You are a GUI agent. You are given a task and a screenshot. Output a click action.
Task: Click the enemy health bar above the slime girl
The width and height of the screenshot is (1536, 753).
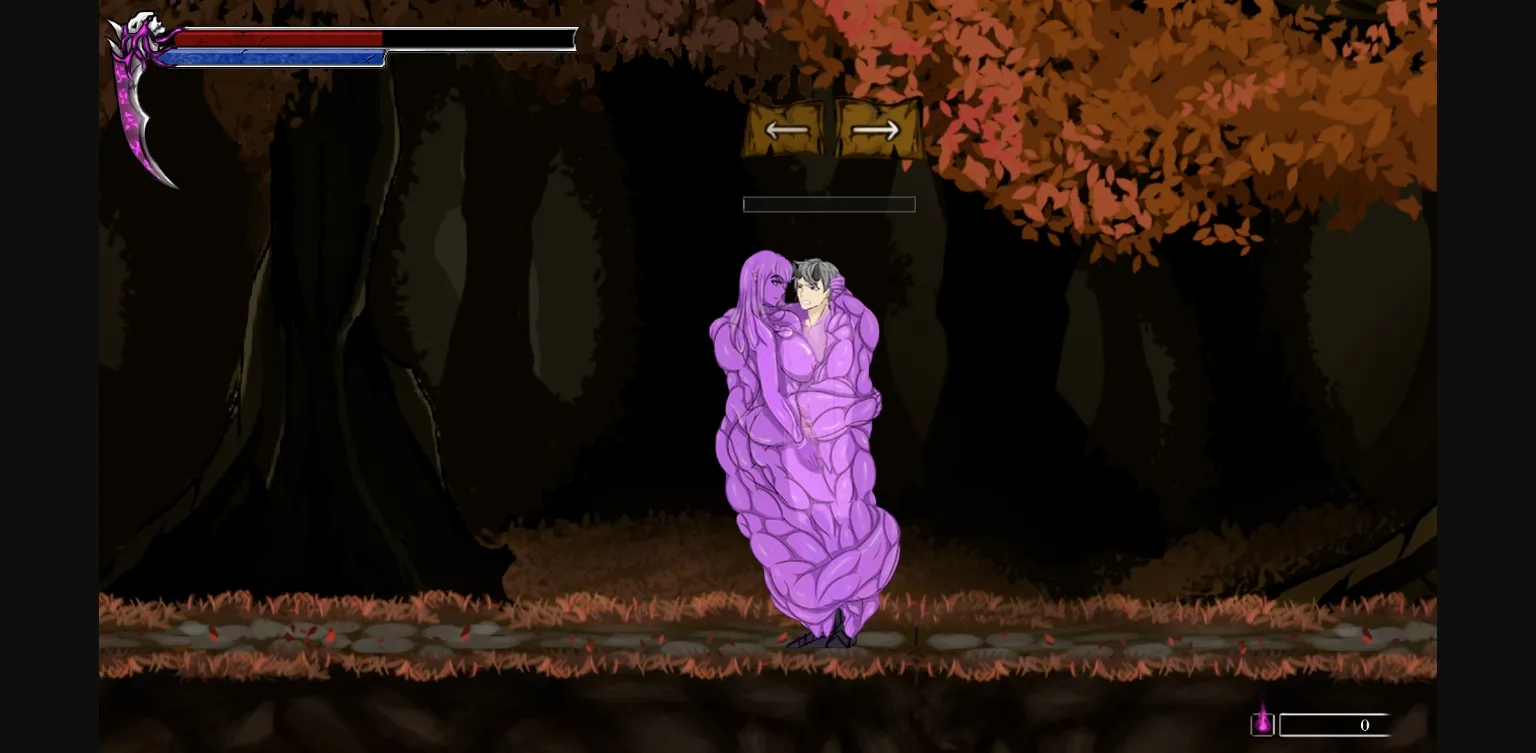point(829,205)
